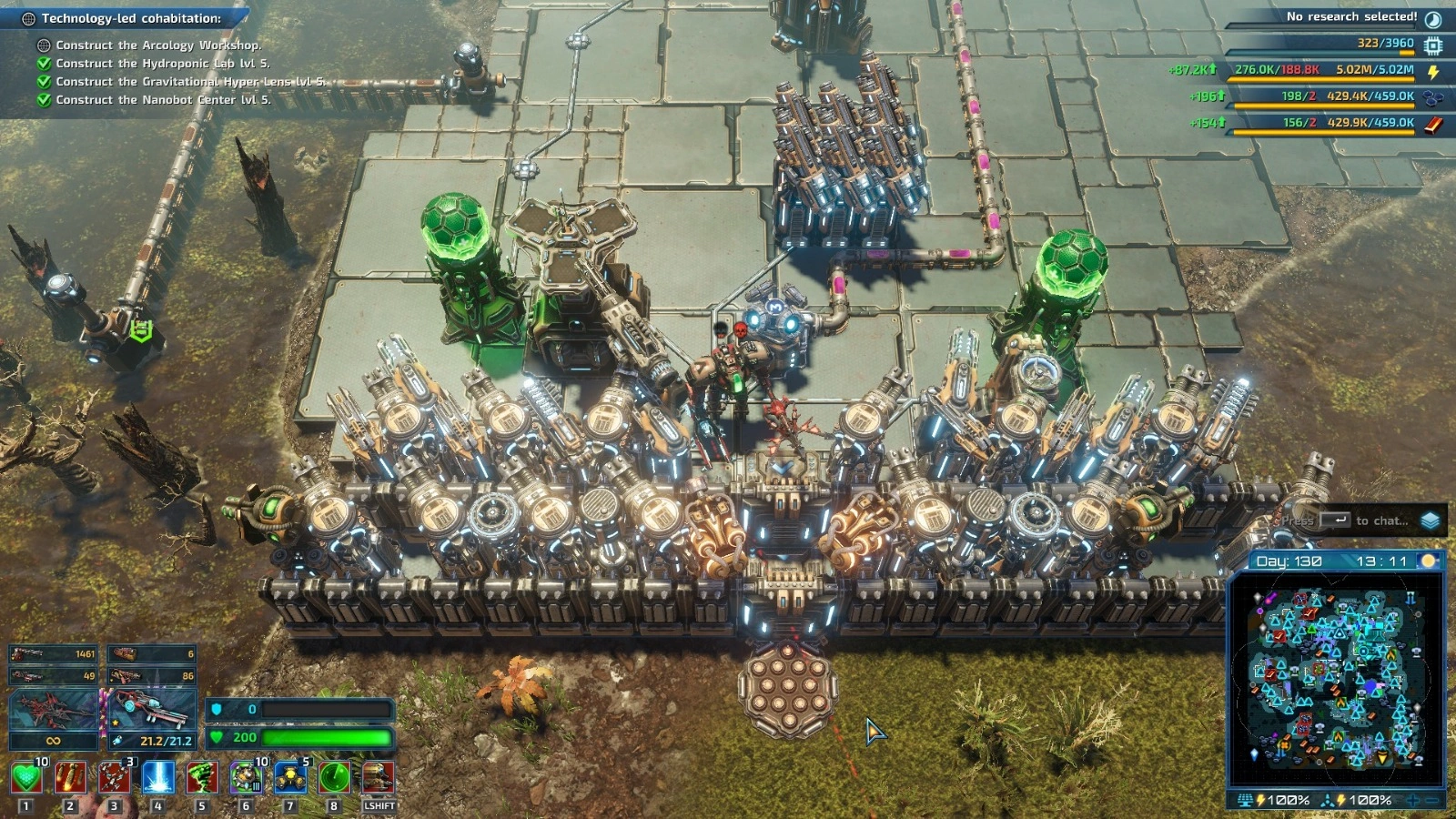
Task: Activate the green heart repair ability
Action: [26, 778]
